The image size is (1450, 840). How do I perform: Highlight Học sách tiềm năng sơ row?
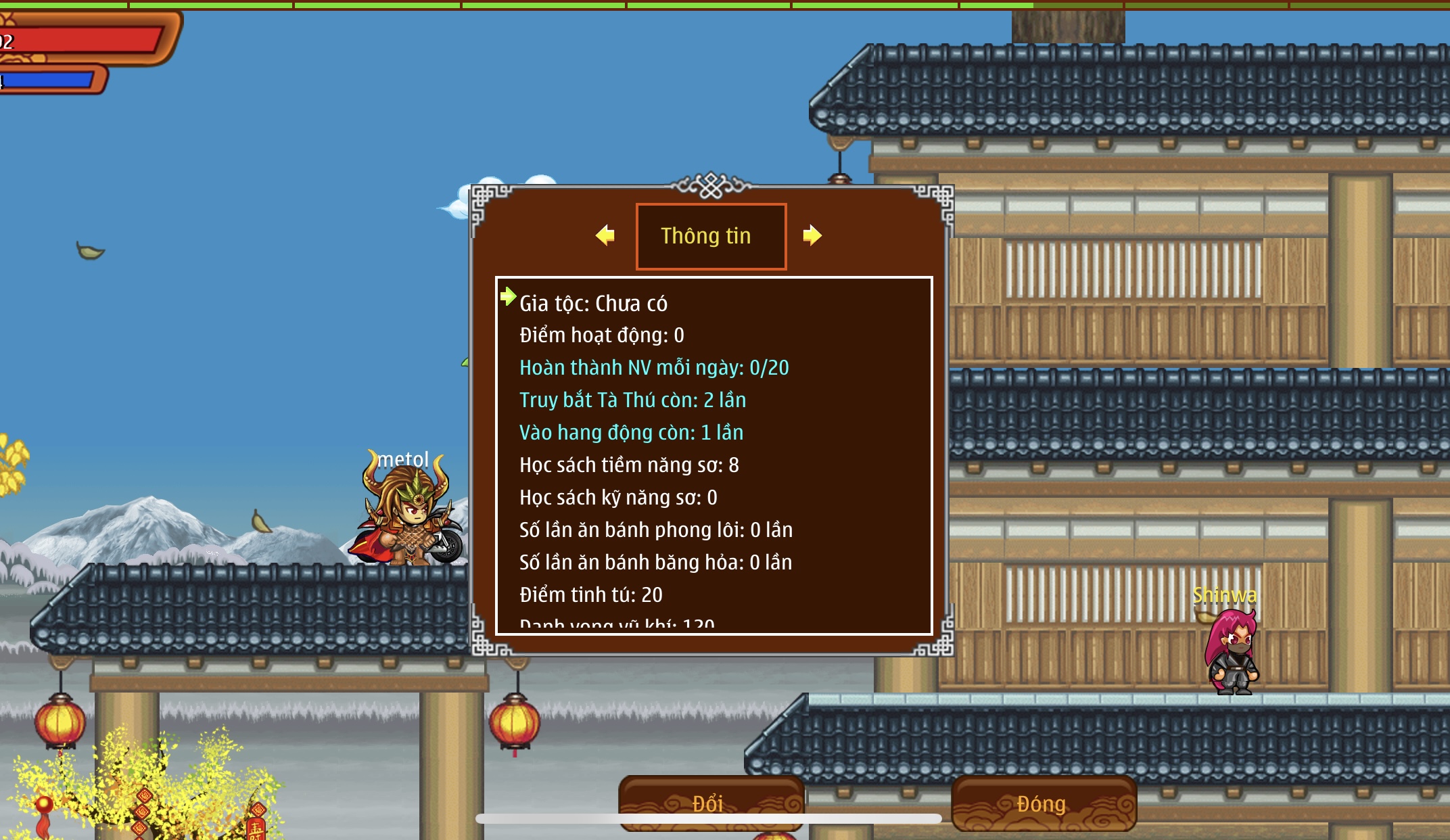click(629, 465)
